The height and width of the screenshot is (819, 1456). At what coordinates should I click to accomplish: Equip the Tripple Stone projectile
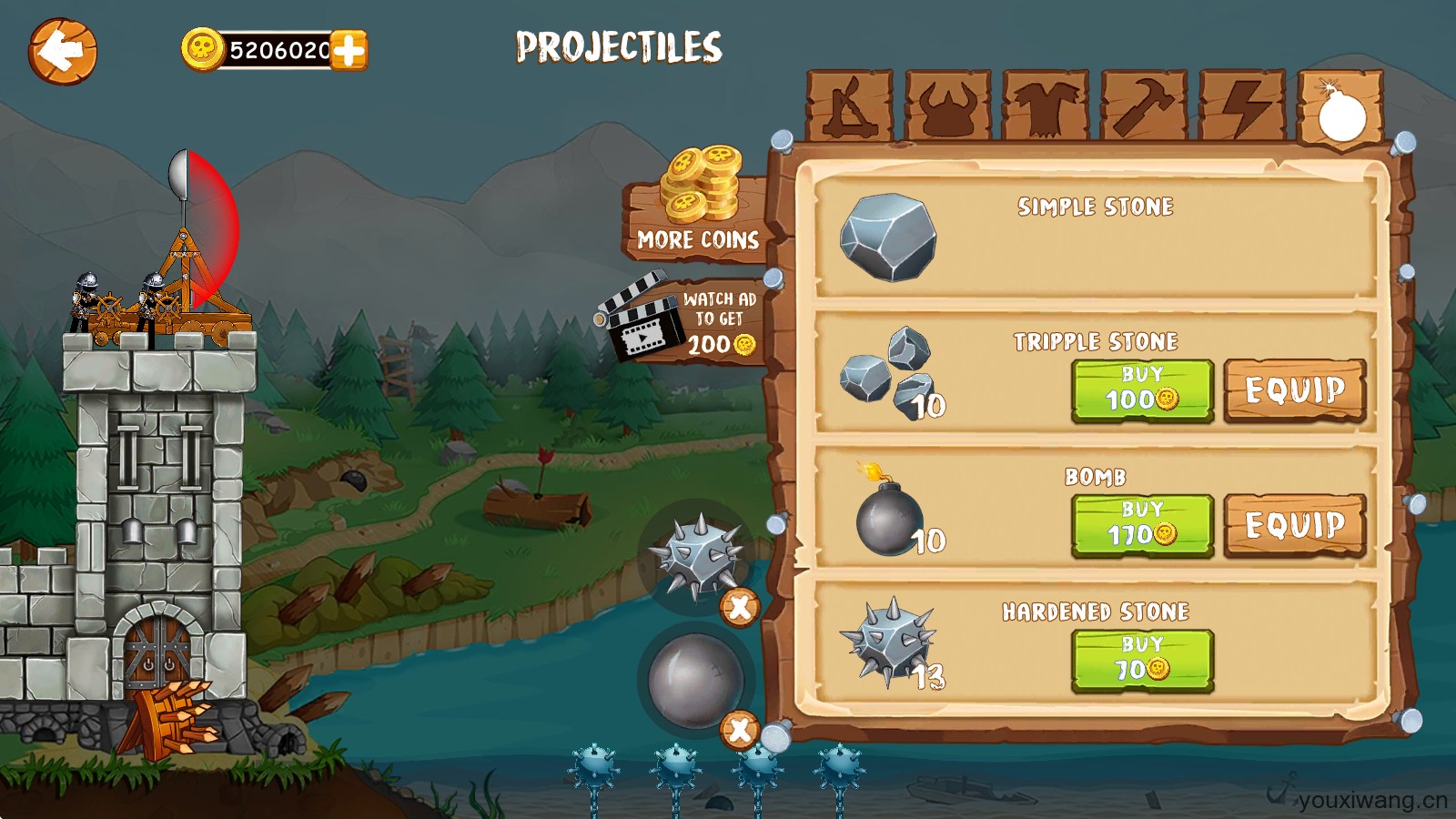pyautogui.click(x=1295, y=390)
